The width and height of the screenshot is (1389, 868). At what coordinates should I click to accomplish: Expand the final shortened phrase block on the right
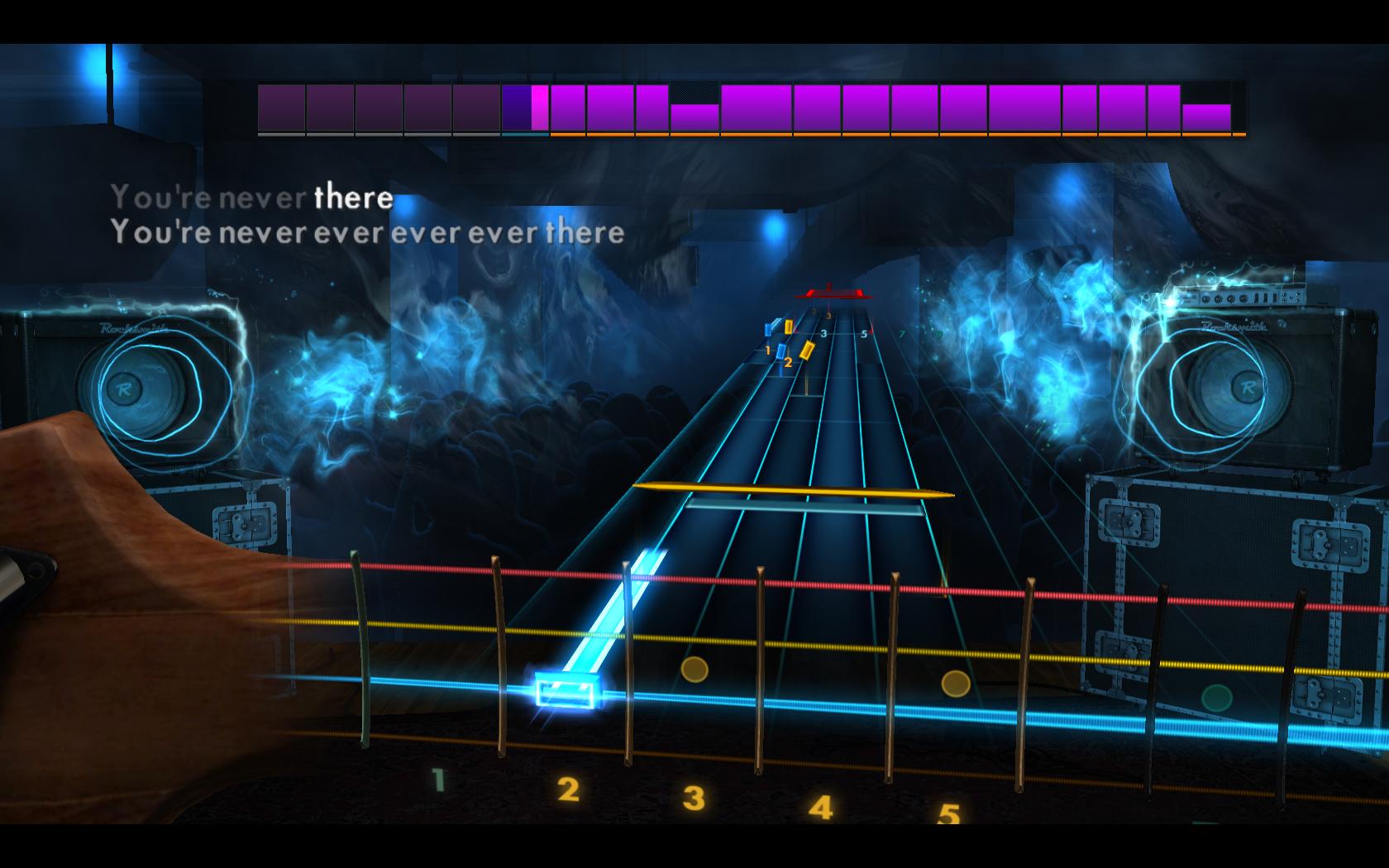[x=1207, y=116]
